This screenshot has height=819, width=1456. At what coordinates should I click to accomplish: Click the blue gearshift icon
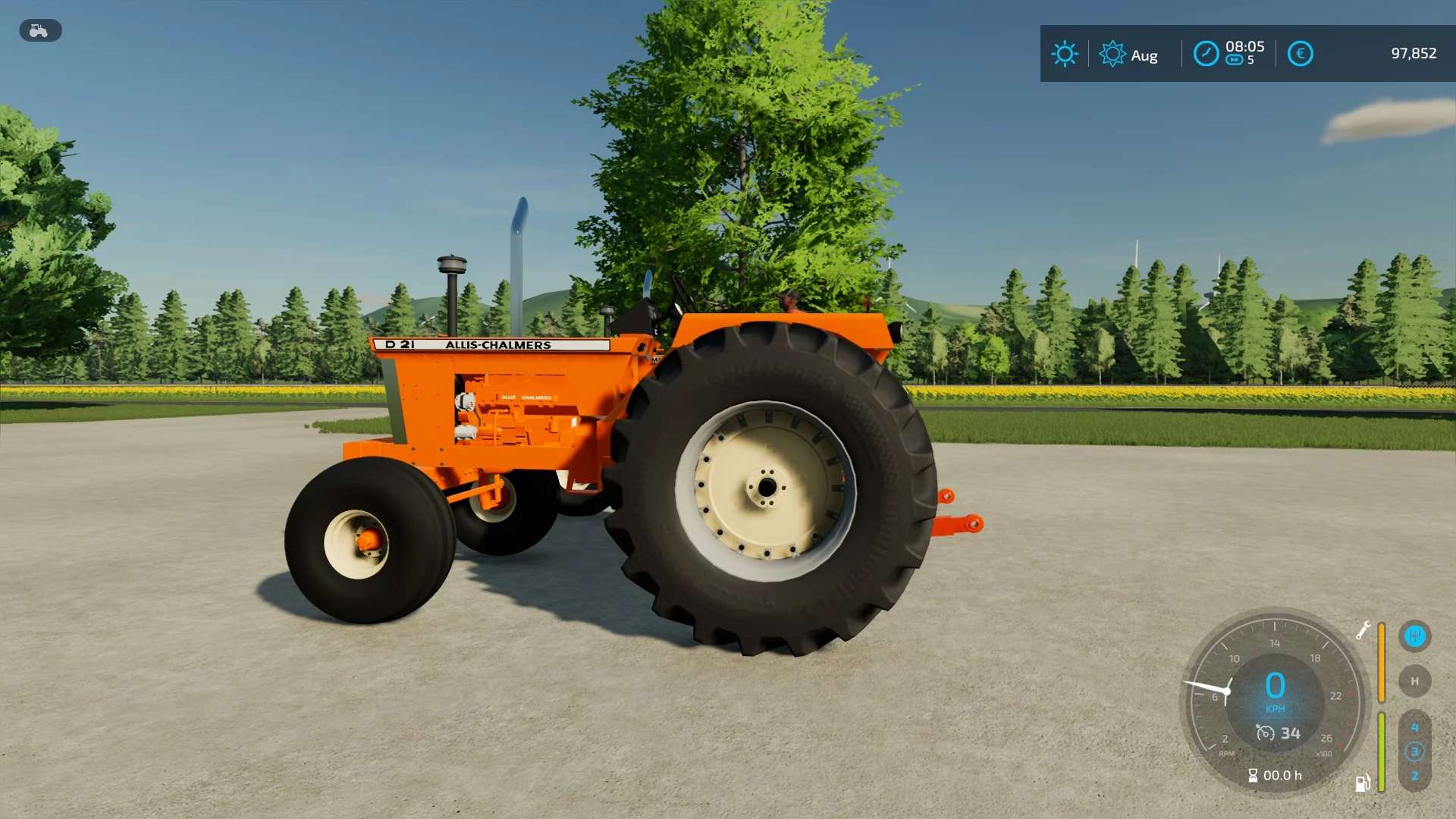coord(1414,636)
